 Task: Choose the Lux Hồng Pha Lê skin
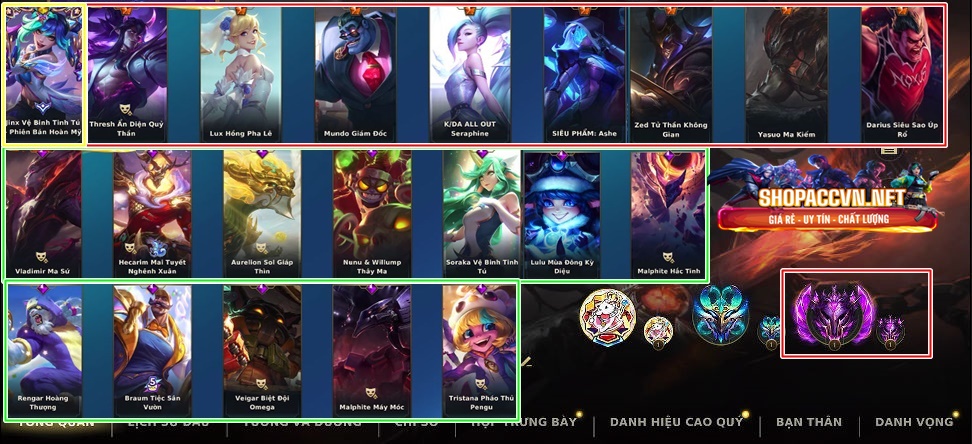(241, 75)
